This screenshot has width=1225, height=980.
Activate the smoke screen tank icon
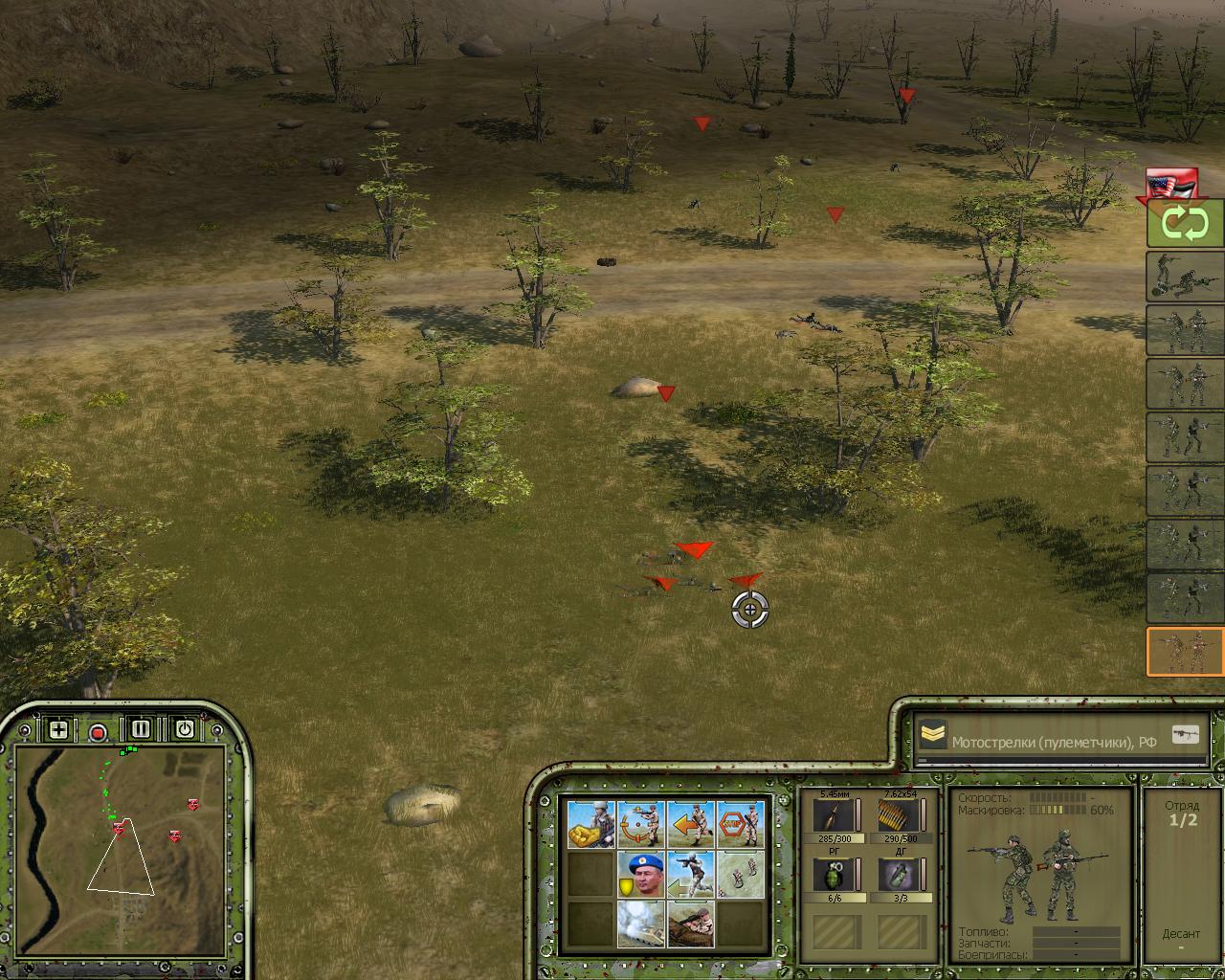click(x=641, y=924)
